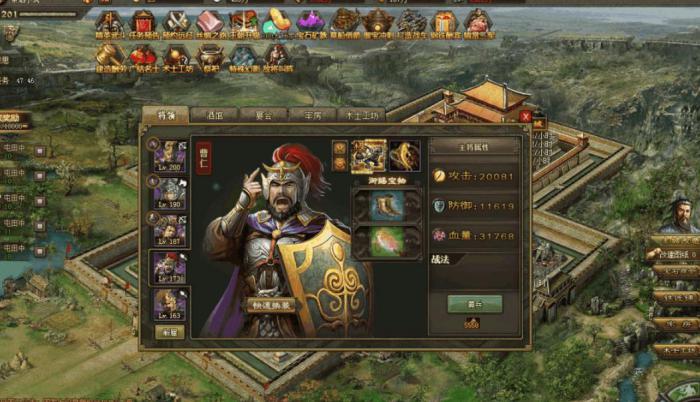The image size is (700, 402).
Task: Select the Lv. 200 general portrait
Action: point(168,154)
